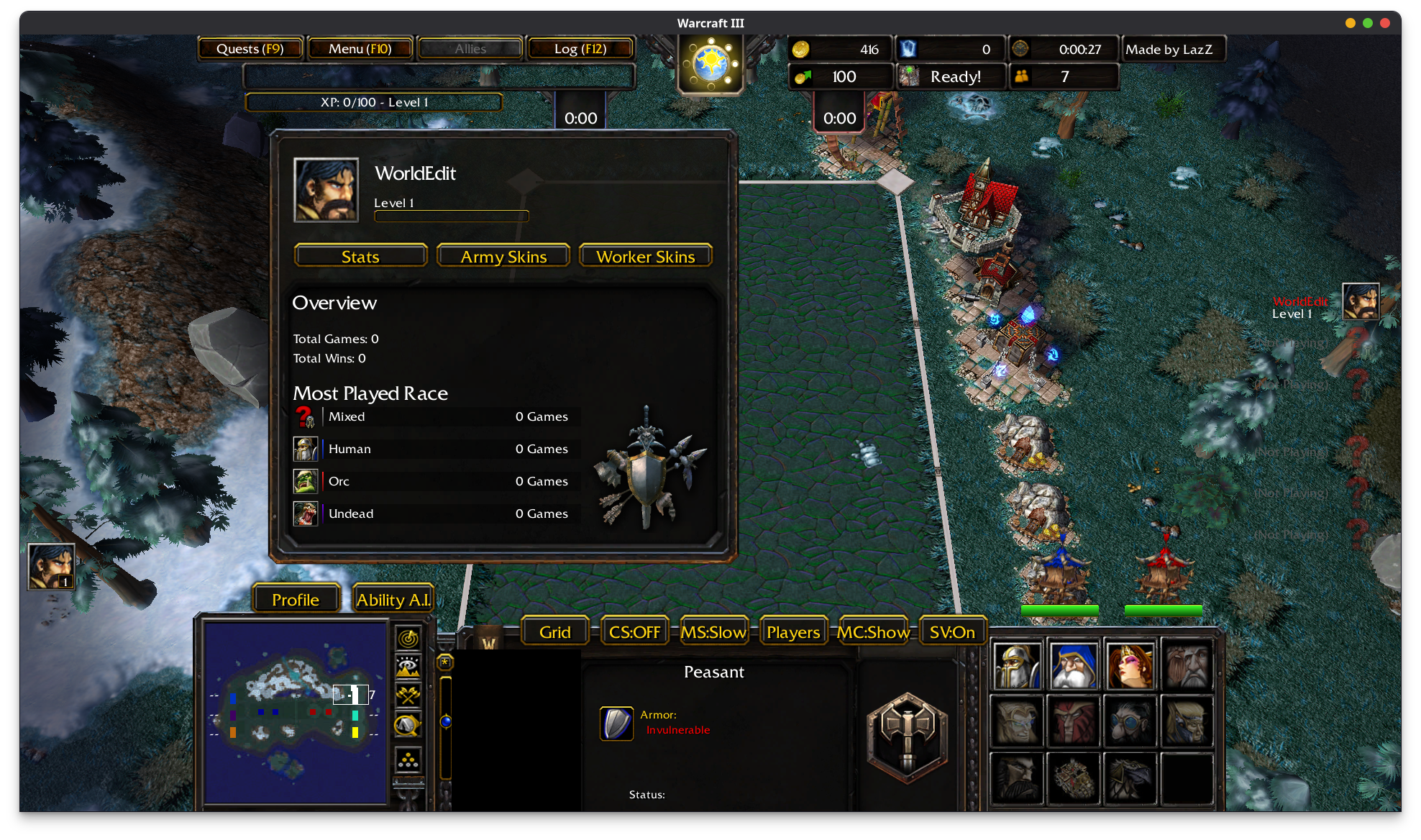
Task: Toggle the MC:Show button
Action: (x=873, y=632)
